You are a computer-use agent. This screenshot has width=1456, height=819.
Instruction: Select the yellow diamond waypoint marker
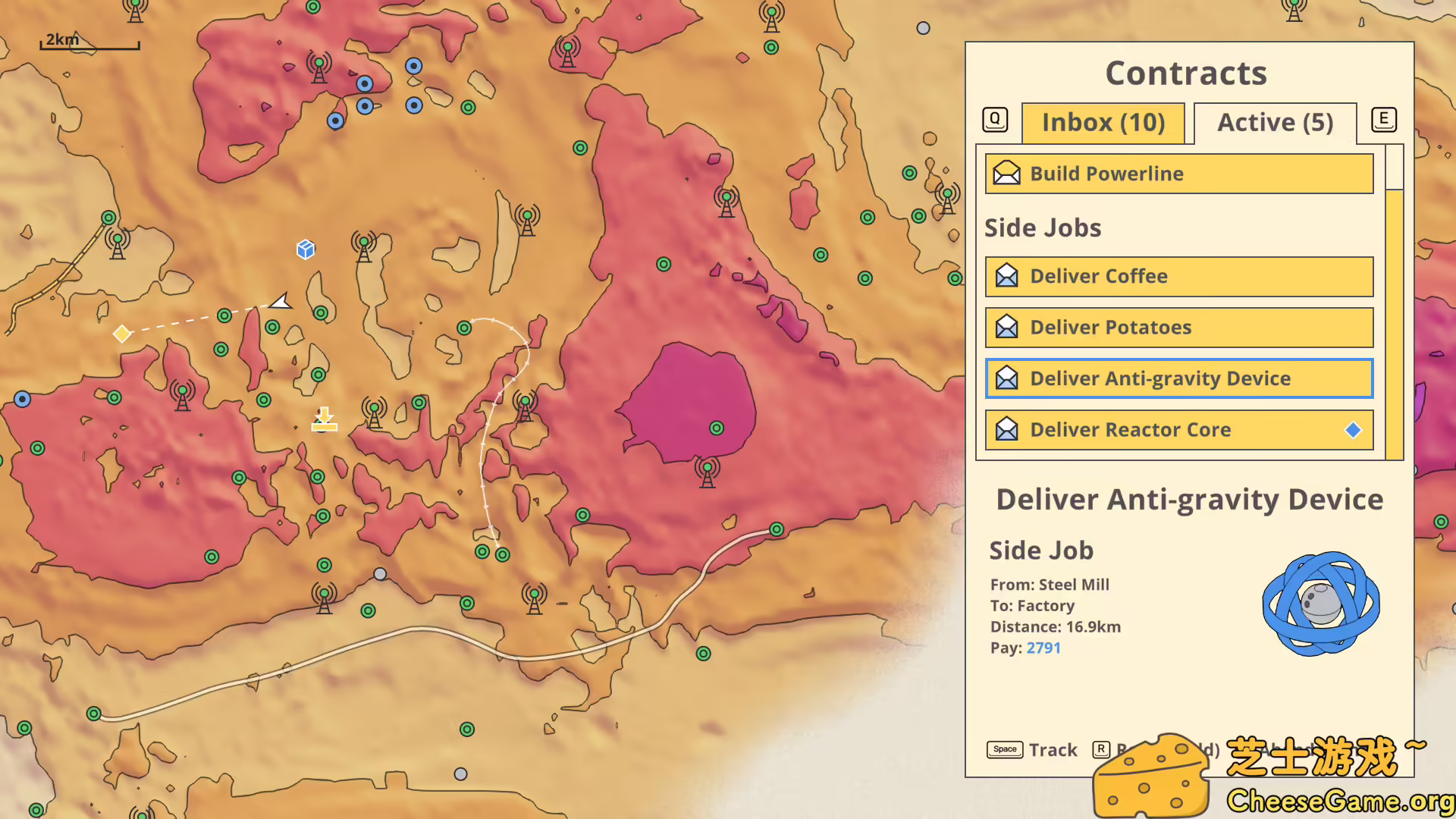[121, 334]
